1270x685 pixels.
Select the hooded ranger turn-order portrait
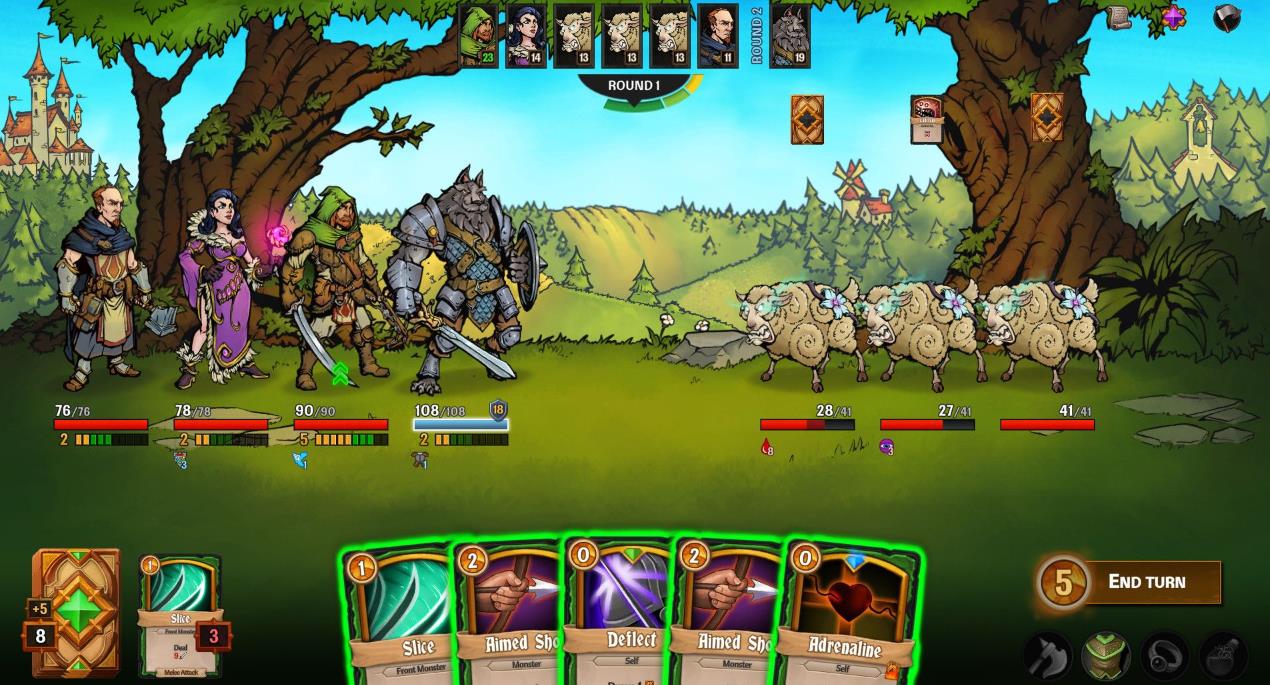478,35
